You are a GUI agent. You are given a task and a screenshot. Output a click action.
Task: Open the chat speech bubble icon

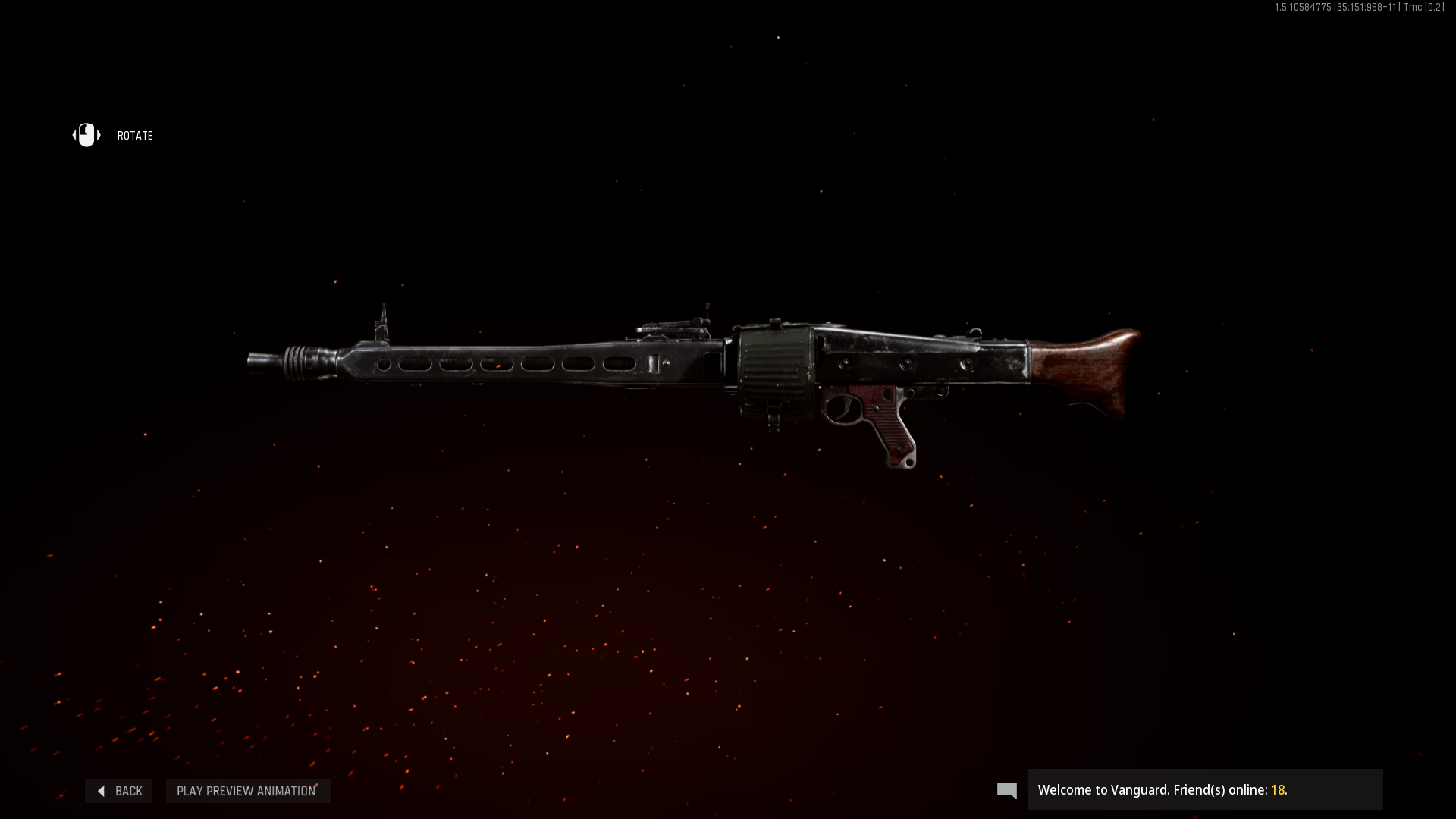(1006, 791)
